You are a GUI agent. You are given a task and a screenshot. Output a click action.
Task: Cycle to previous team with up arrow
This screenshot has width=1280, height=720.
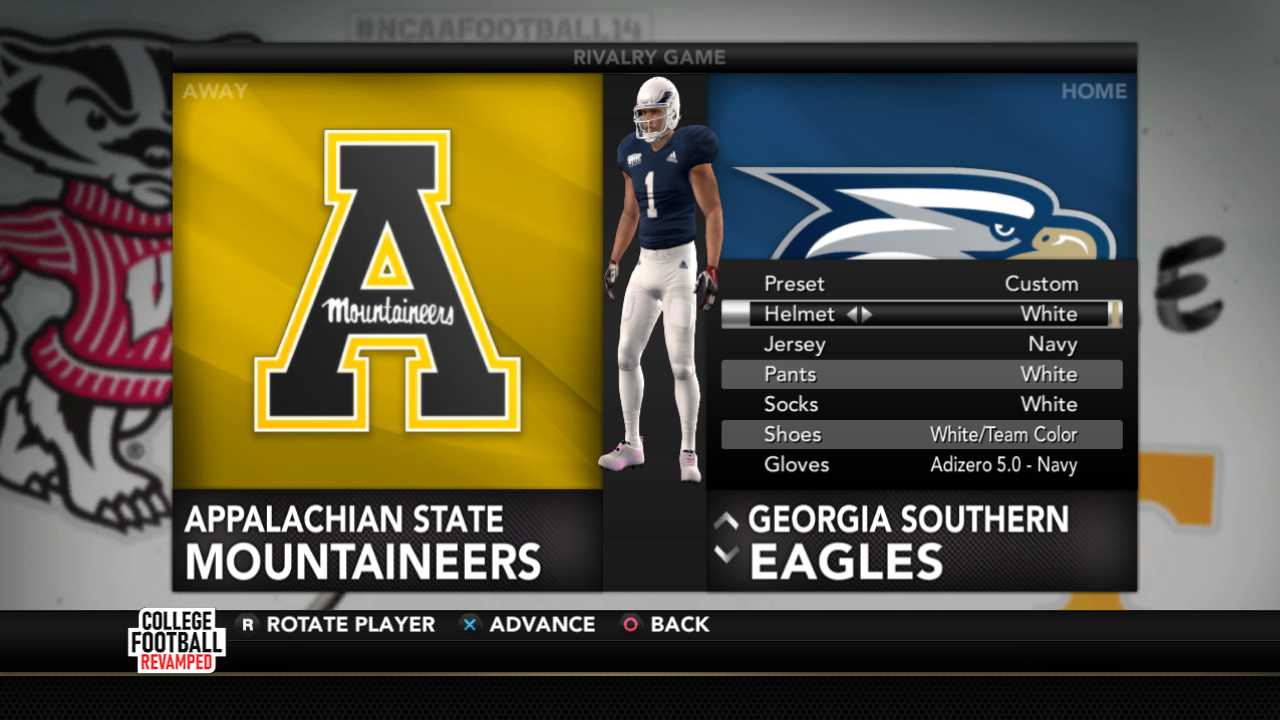pyautogui.click(x=727, y=520)
